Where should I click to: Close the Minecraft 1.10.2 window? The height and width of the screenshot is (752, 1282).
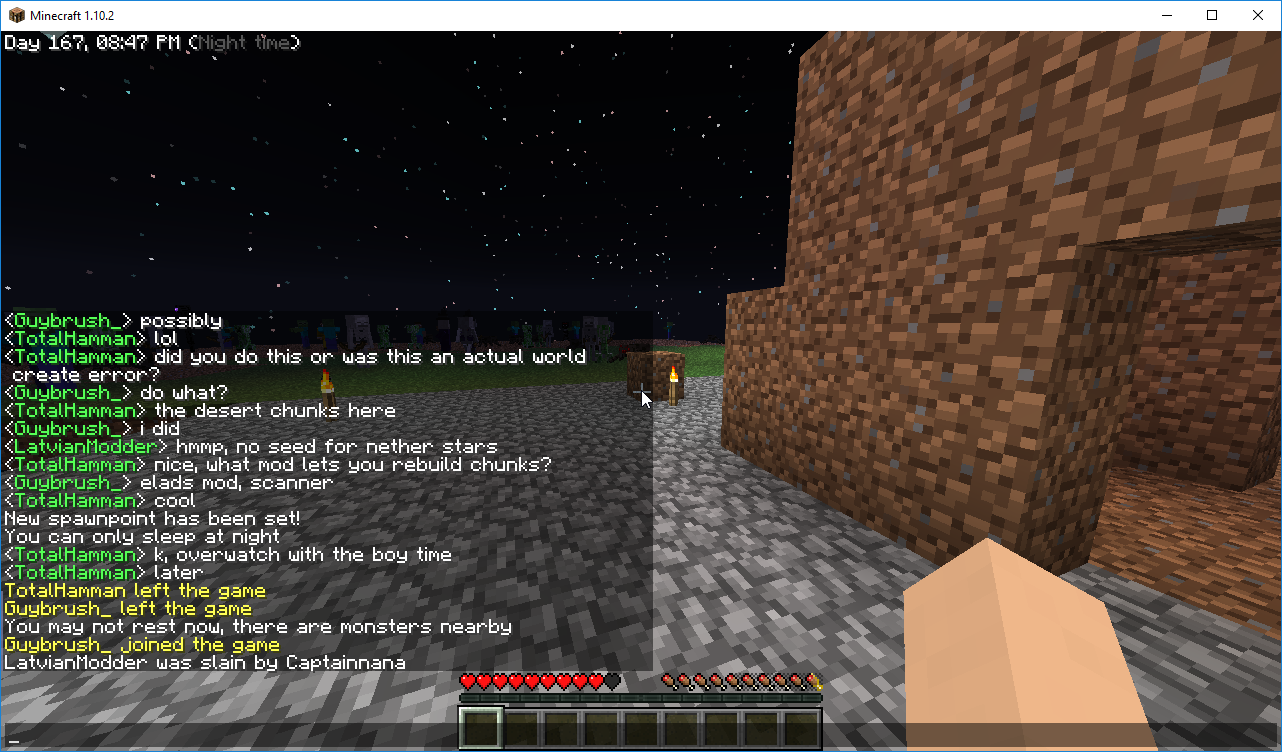point(1258,15)
